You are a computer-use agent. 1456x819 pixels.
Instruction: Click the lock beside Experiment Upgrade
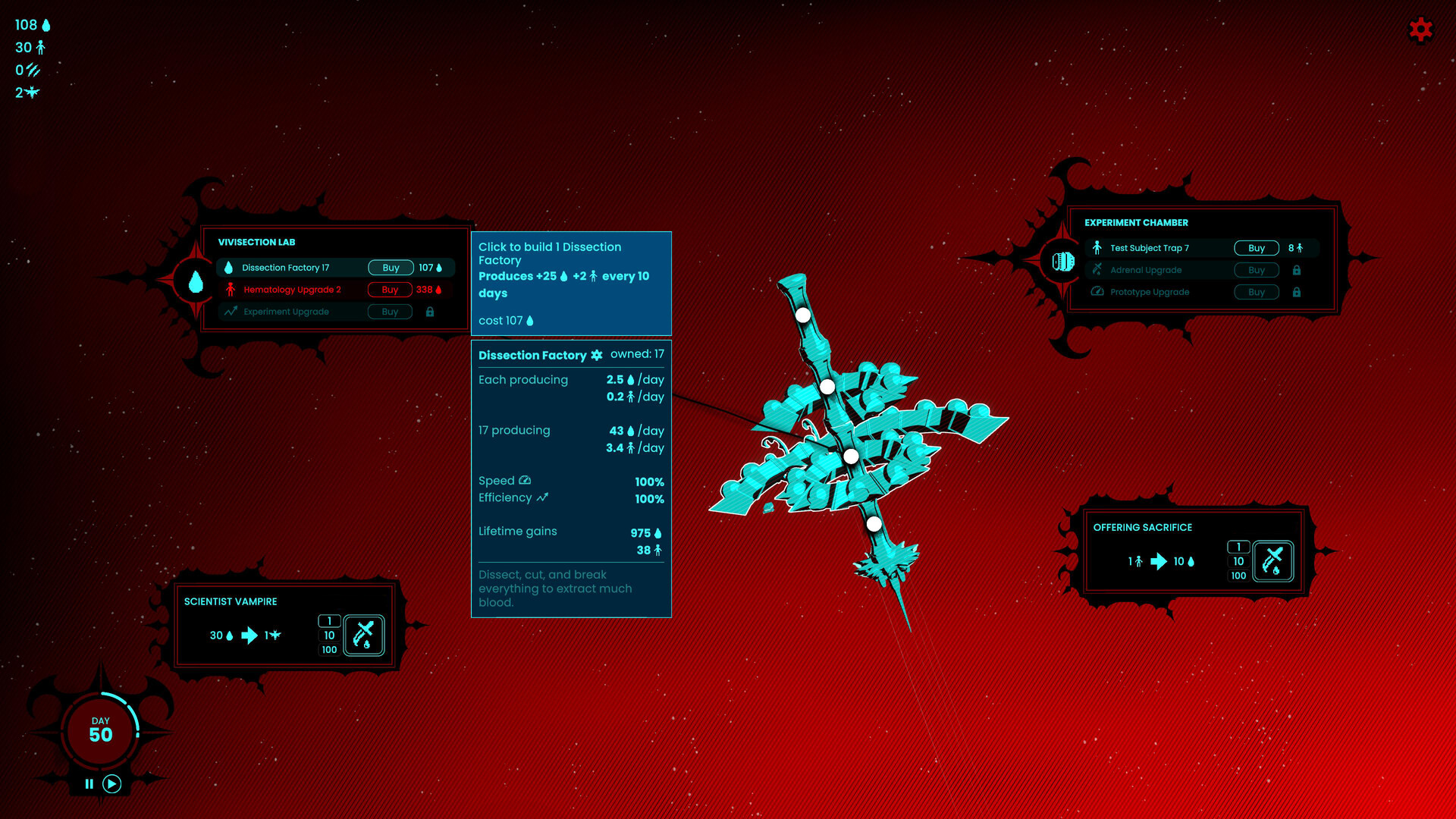429,311
